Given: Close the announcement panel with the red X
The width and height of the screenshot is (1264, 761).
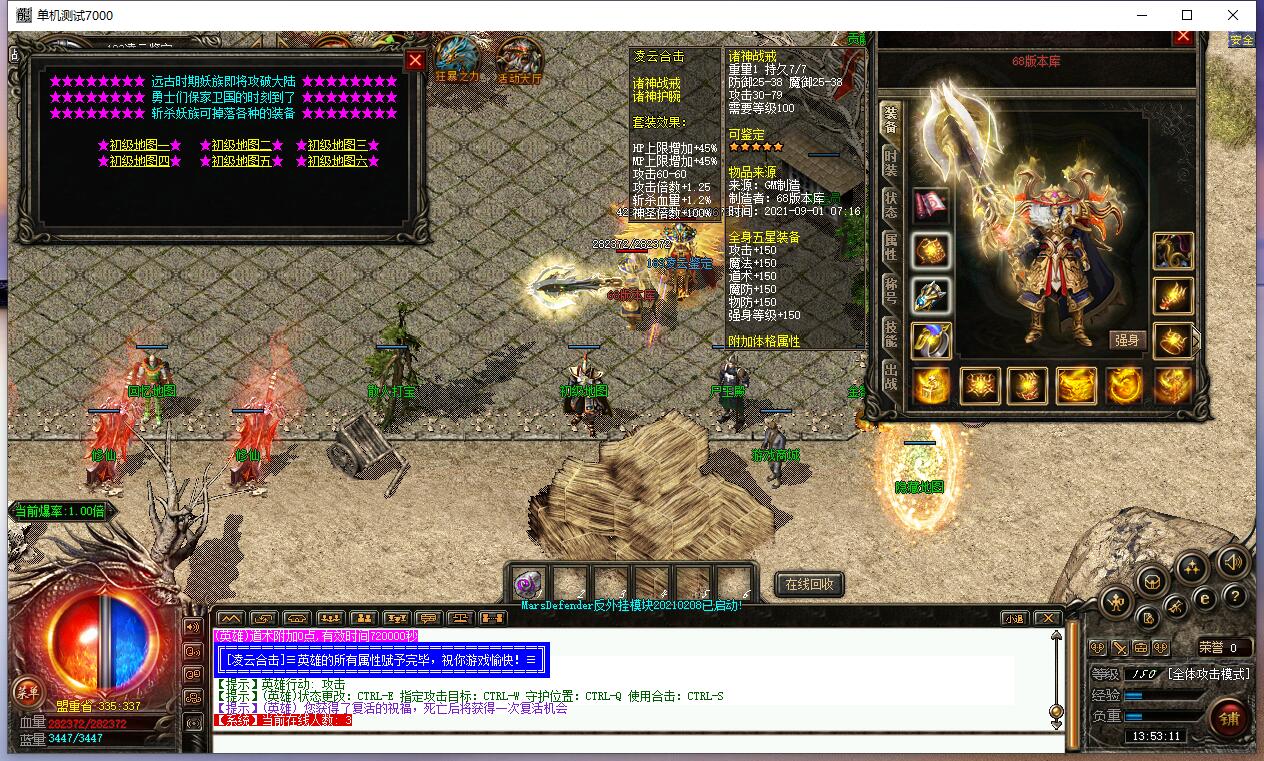Looking at the screenshot, I should pyautogui.click(x=415, y=60).
